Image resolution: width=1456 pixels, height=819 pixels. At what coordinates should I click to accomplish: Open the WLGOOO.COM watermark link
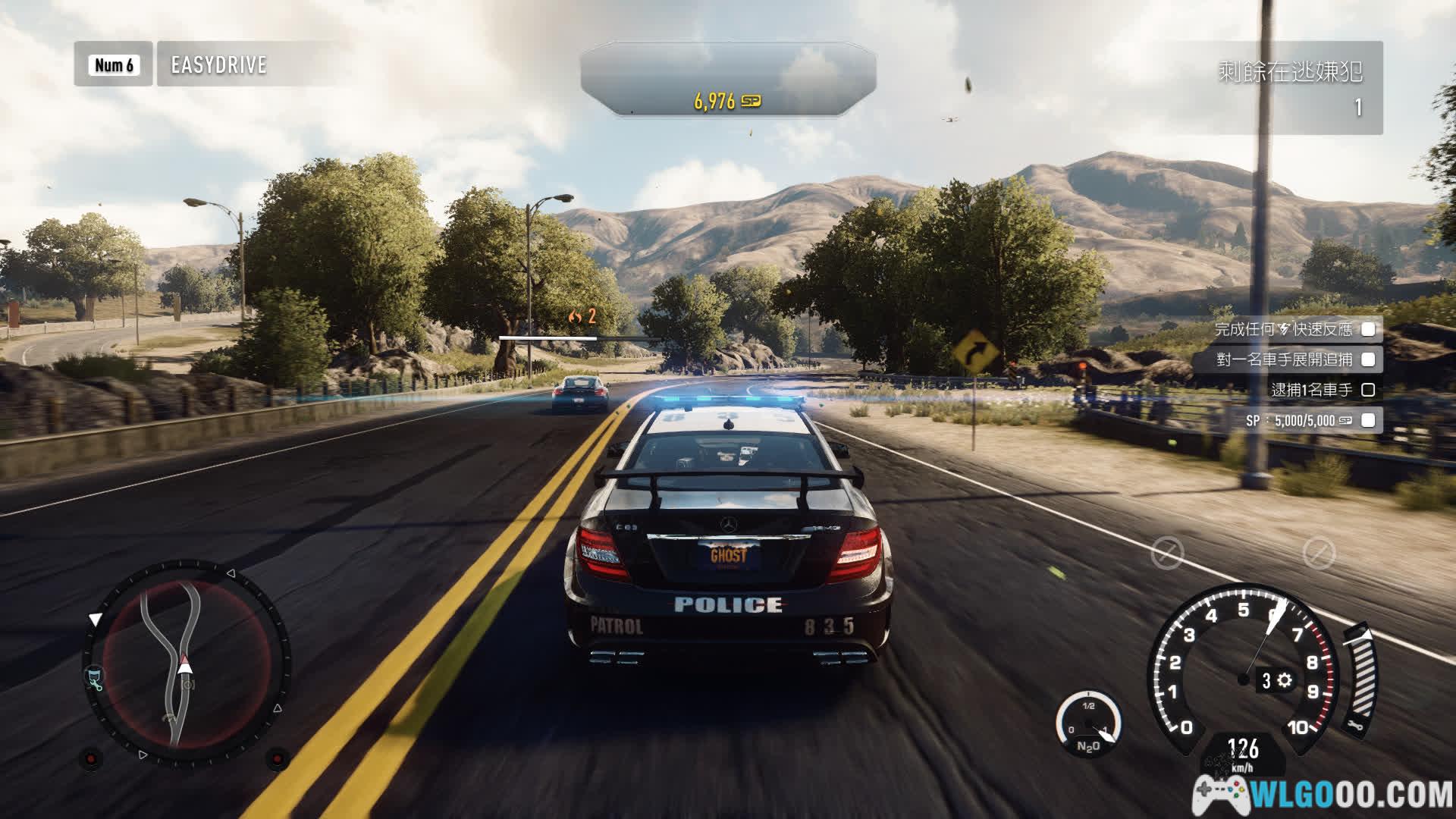[x=1323, y=794]
